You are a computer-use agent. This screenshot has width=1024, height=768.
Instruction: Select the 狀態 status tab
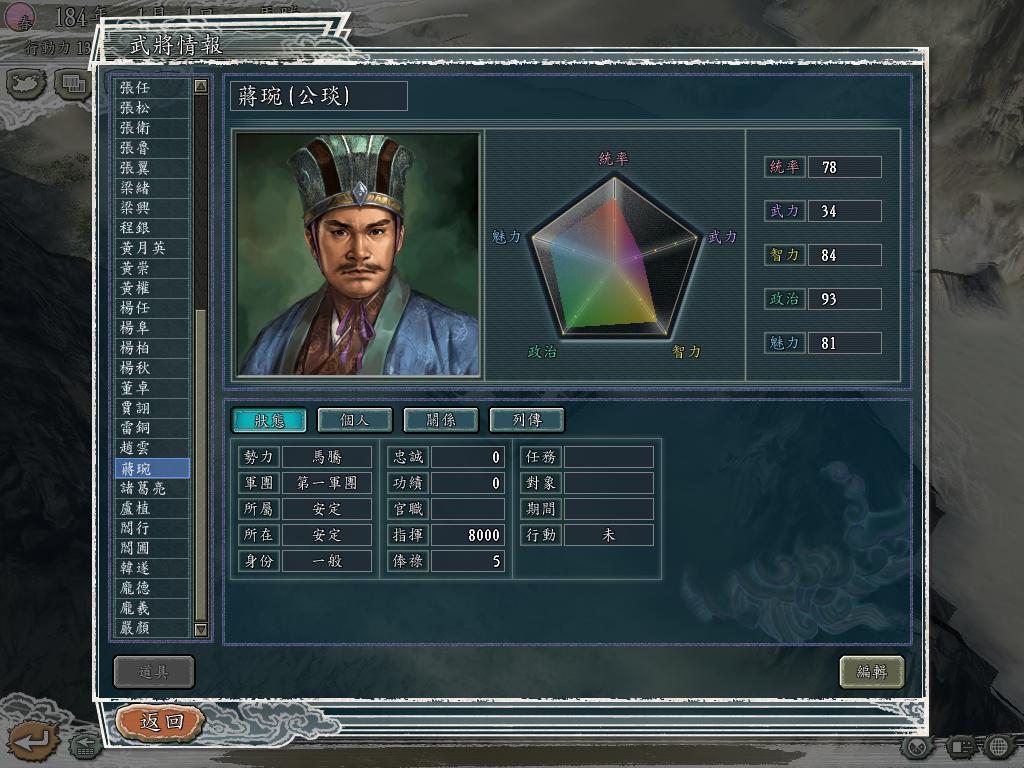tap(269, 420)
